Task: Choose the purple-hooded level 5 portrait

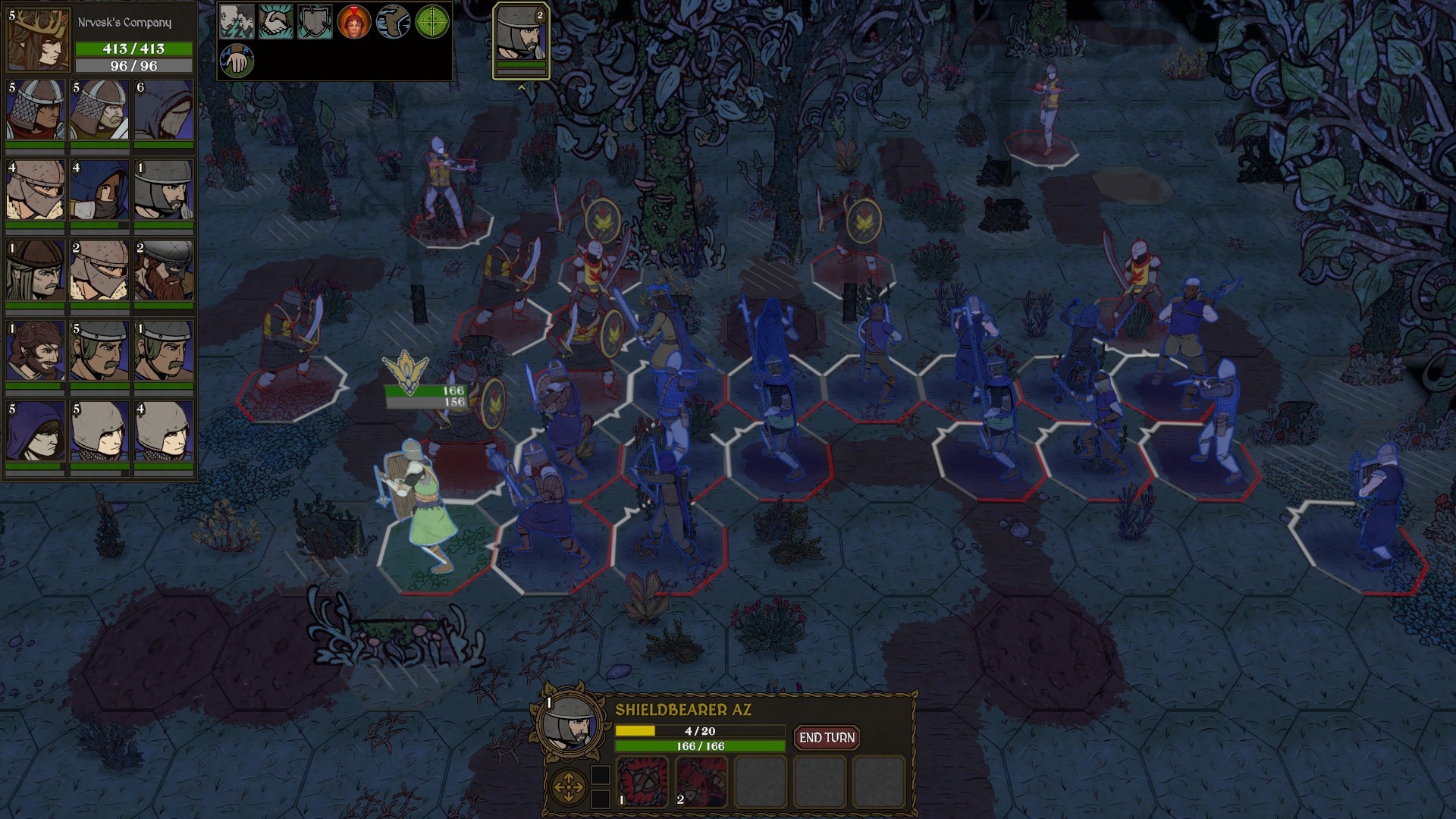Action: click(x=36, y=431)
